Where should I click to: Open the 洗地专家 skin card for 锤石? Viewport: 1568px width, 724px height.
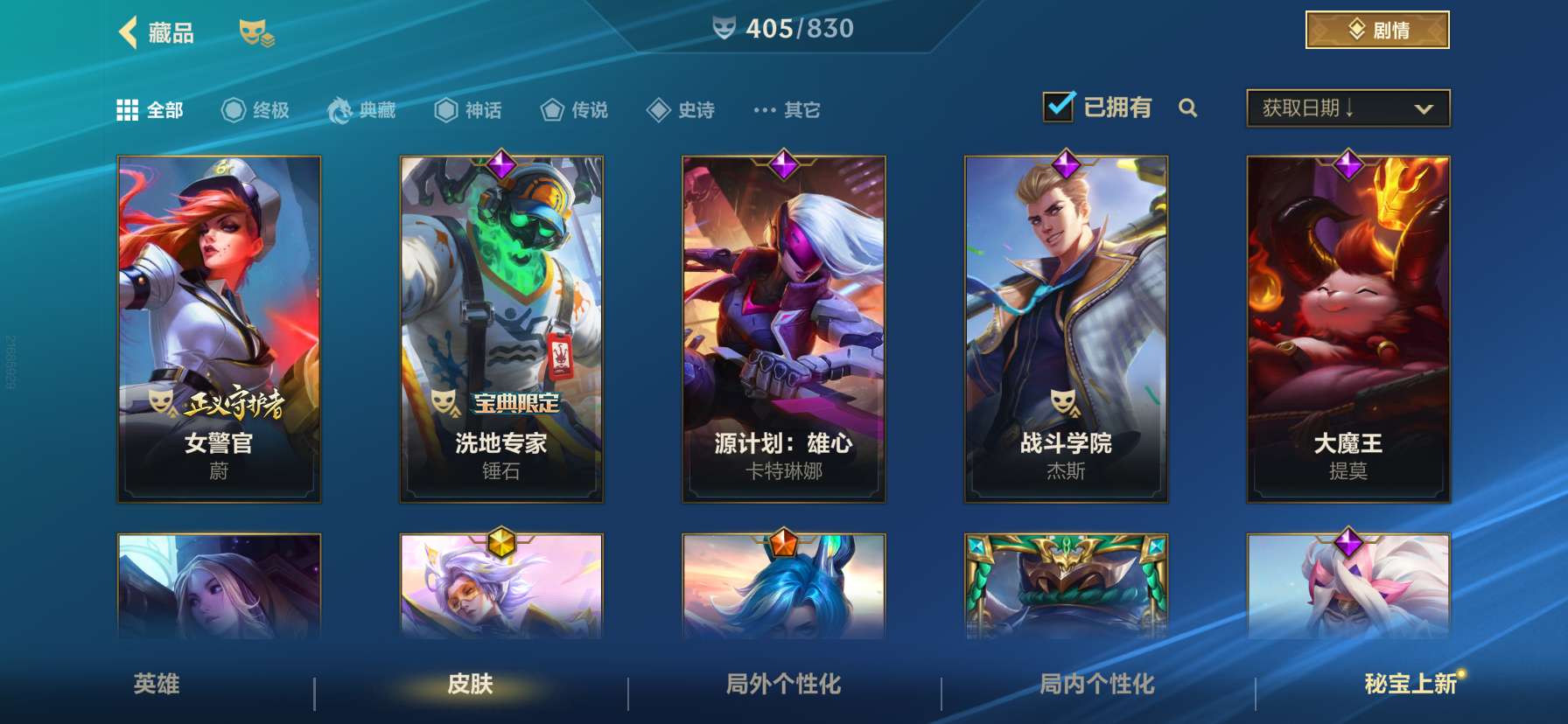tap(500, 328)
